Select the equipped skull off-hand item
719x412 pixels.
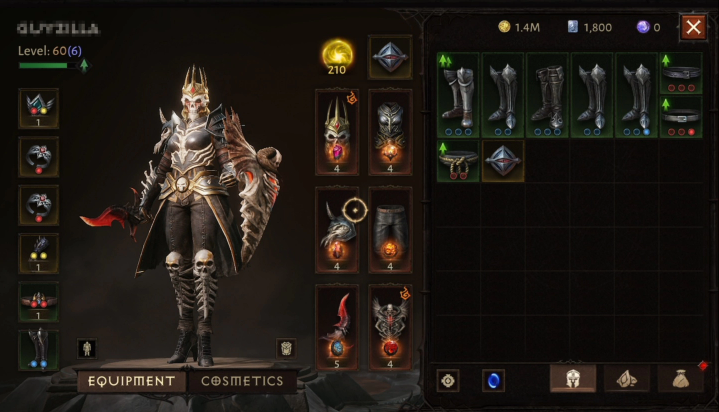pos(390,325)
